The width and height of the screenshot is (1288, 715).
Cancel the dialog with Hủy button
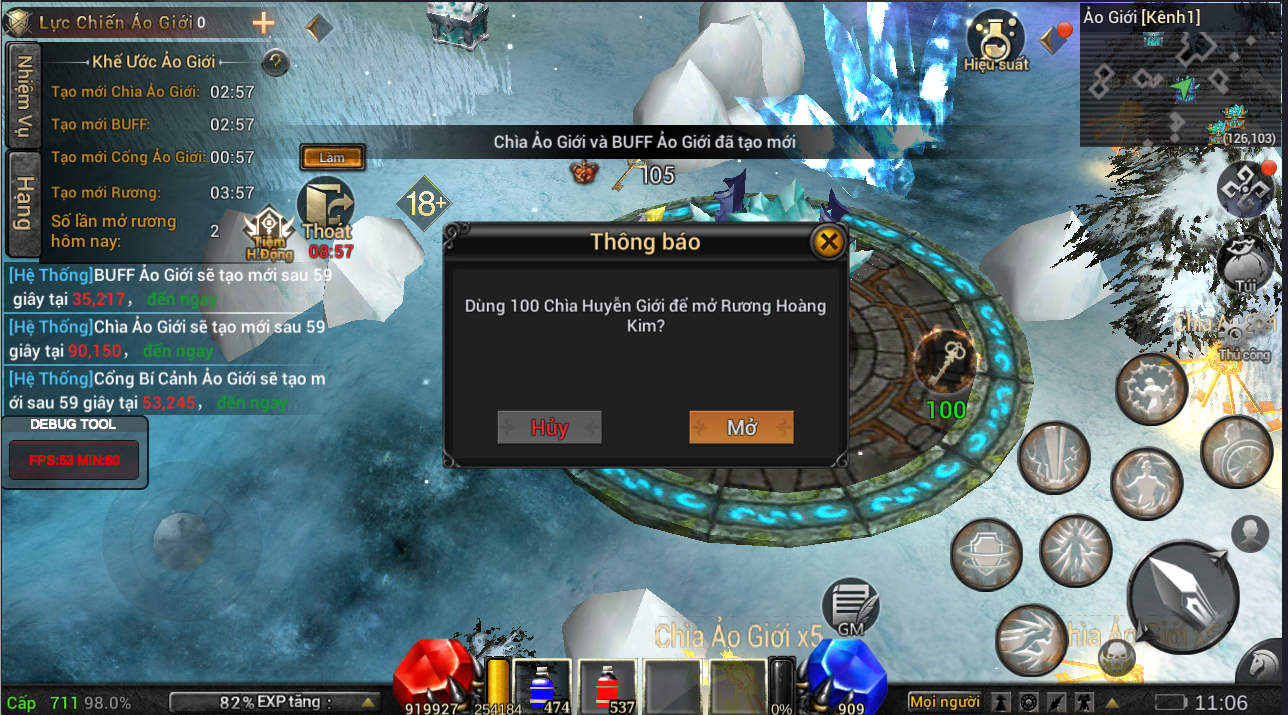(x=549, y=427)
